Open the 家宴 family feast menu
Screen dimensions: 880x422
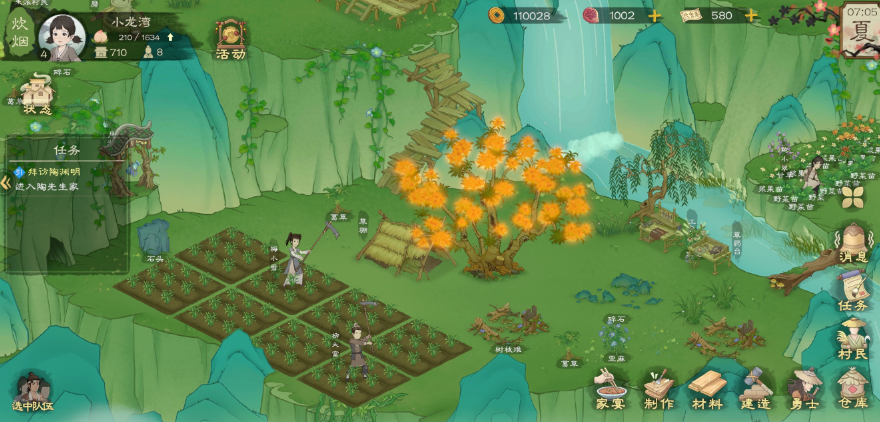tap(610, 389)
